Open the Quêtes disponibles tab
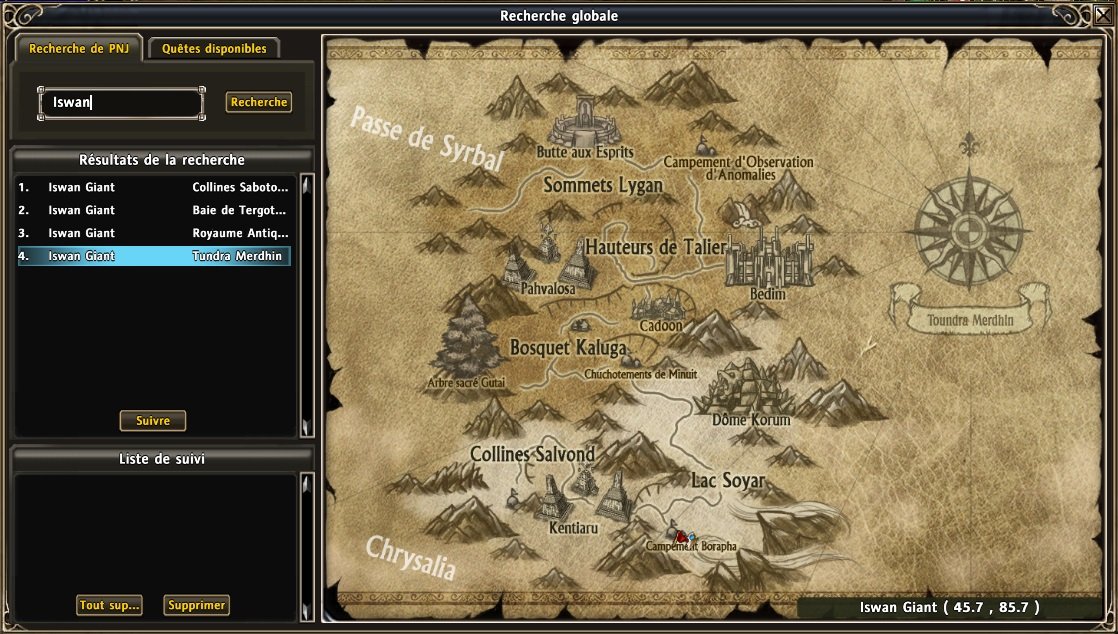Viewport: 1118px width, 634px height. click(x=214, y=48)
